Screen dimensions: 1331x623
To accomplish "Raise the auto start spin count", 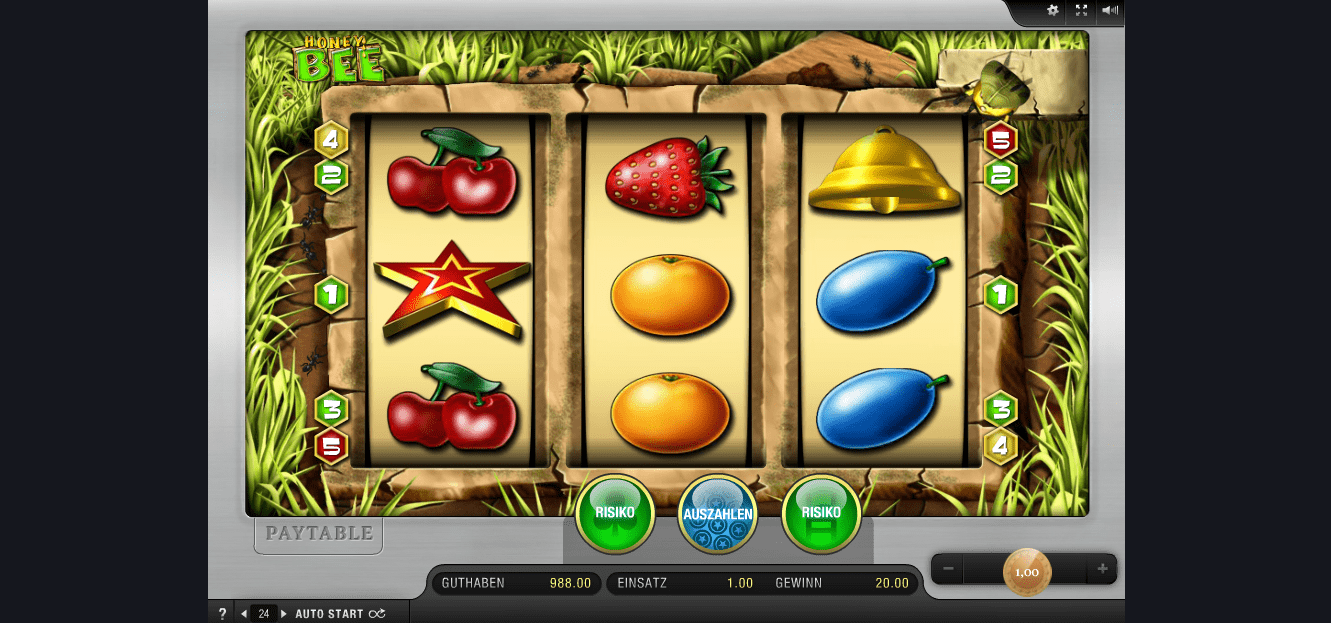I will [x=283, y=614].
